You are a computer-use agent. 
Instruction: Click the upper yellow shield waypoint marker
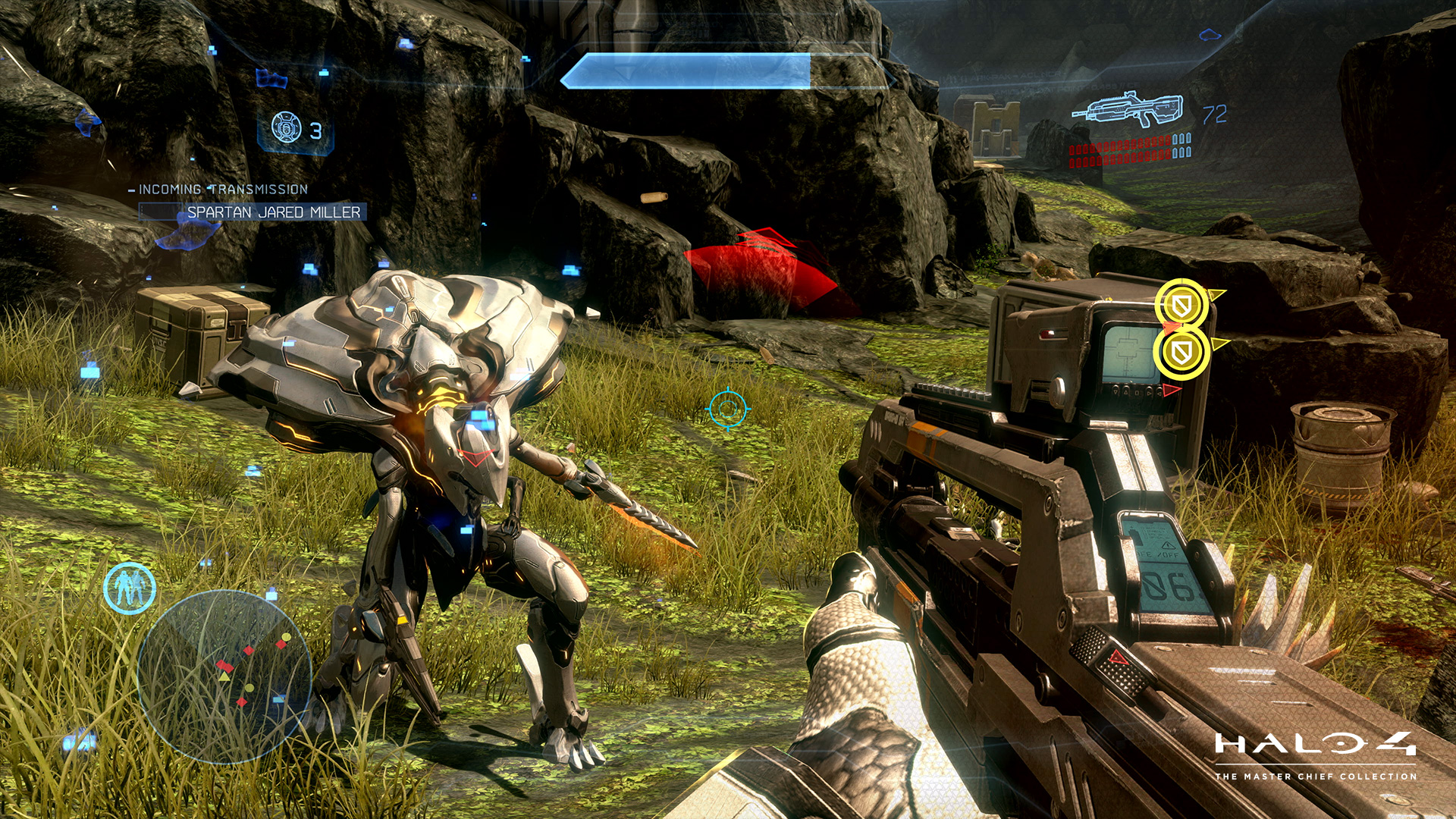pos(1180,306)
